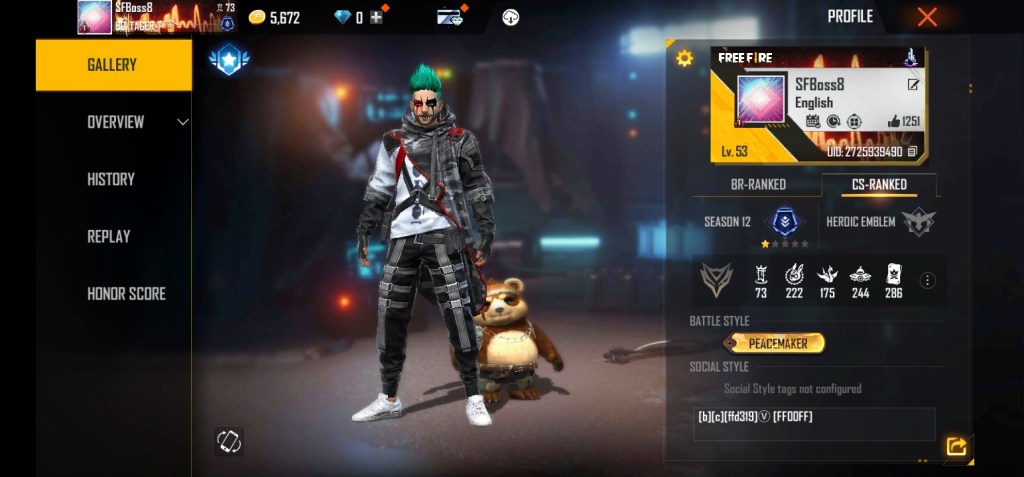Open the History section
The width and height of the screenshot is (1024, 477).
(x=111, y=179)
